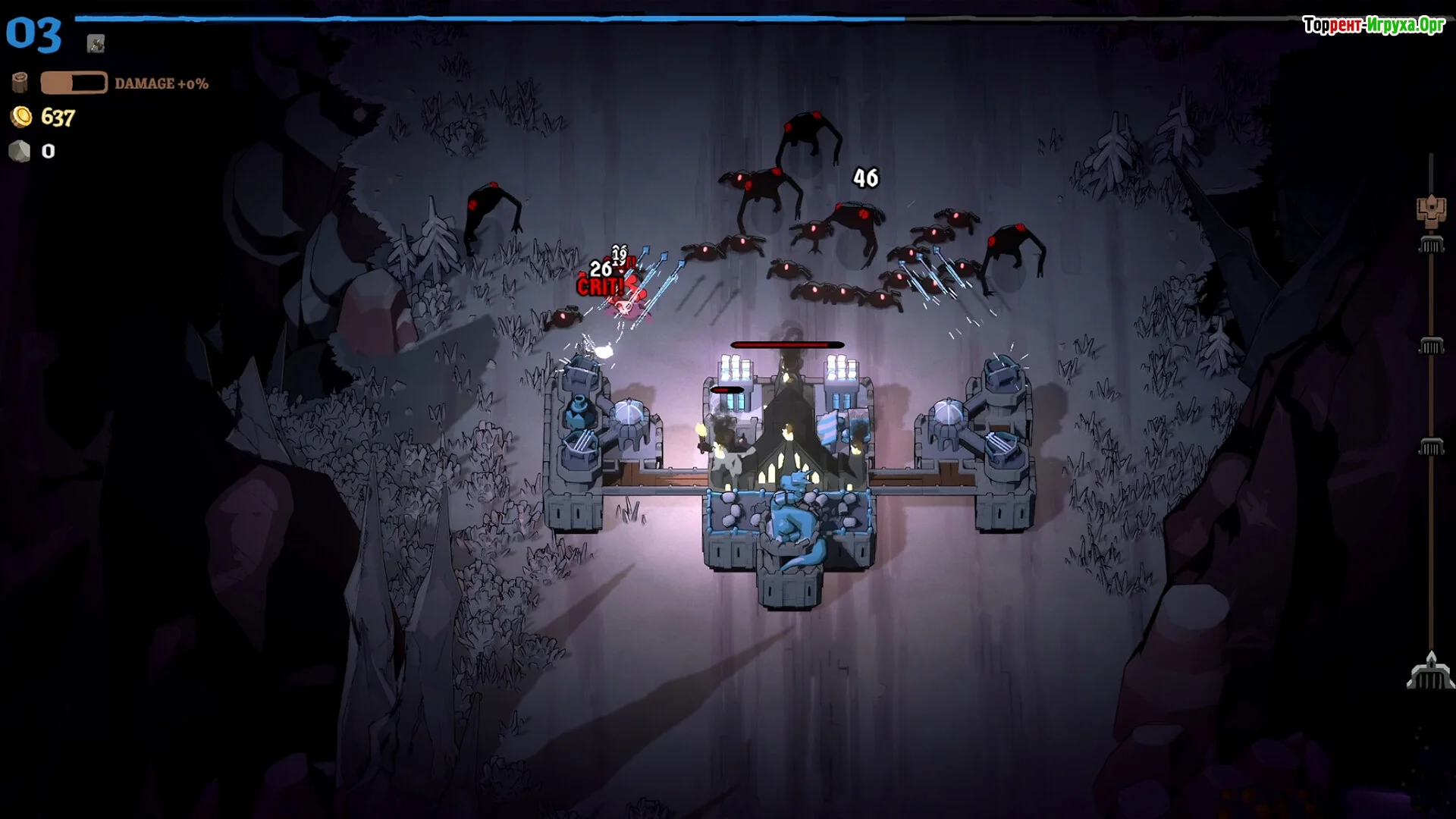Select the brown castle marker on progress track
Image resolution: width=1456 pixels, height=819 pixels.
[x=1431, y=211]
